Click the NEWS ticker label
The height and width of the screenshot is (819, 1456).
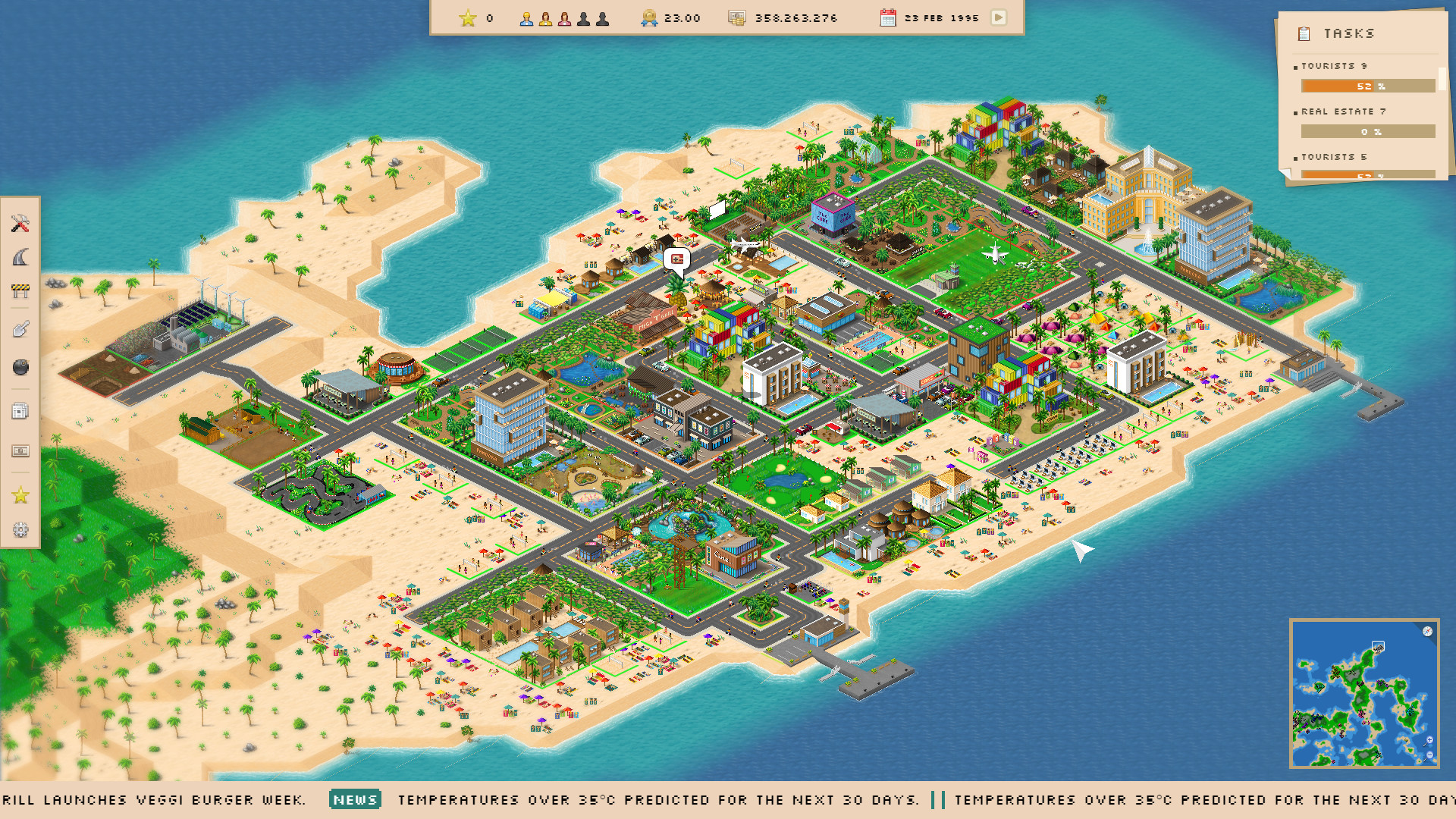tap(356, 800)
